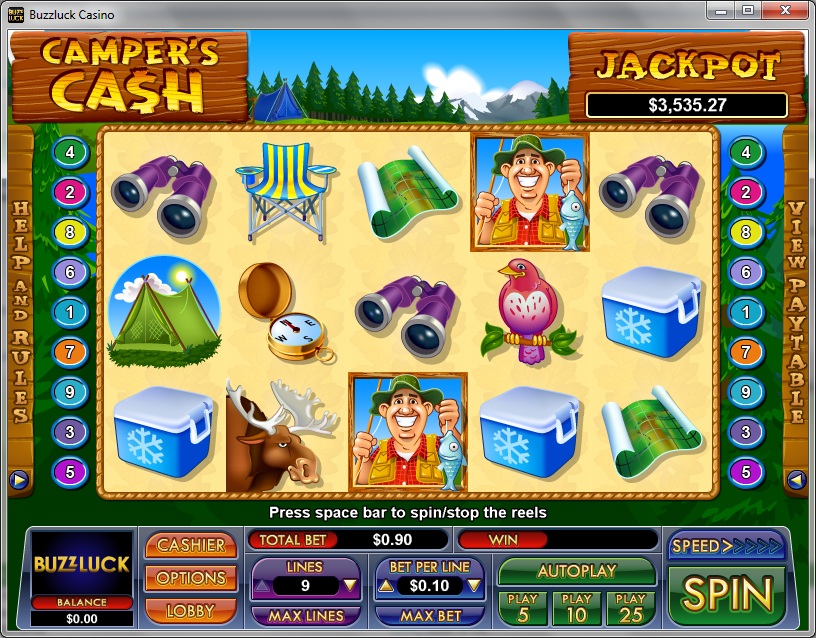Open the Cashier
This screenshot has height=638, width=816.
191,545
